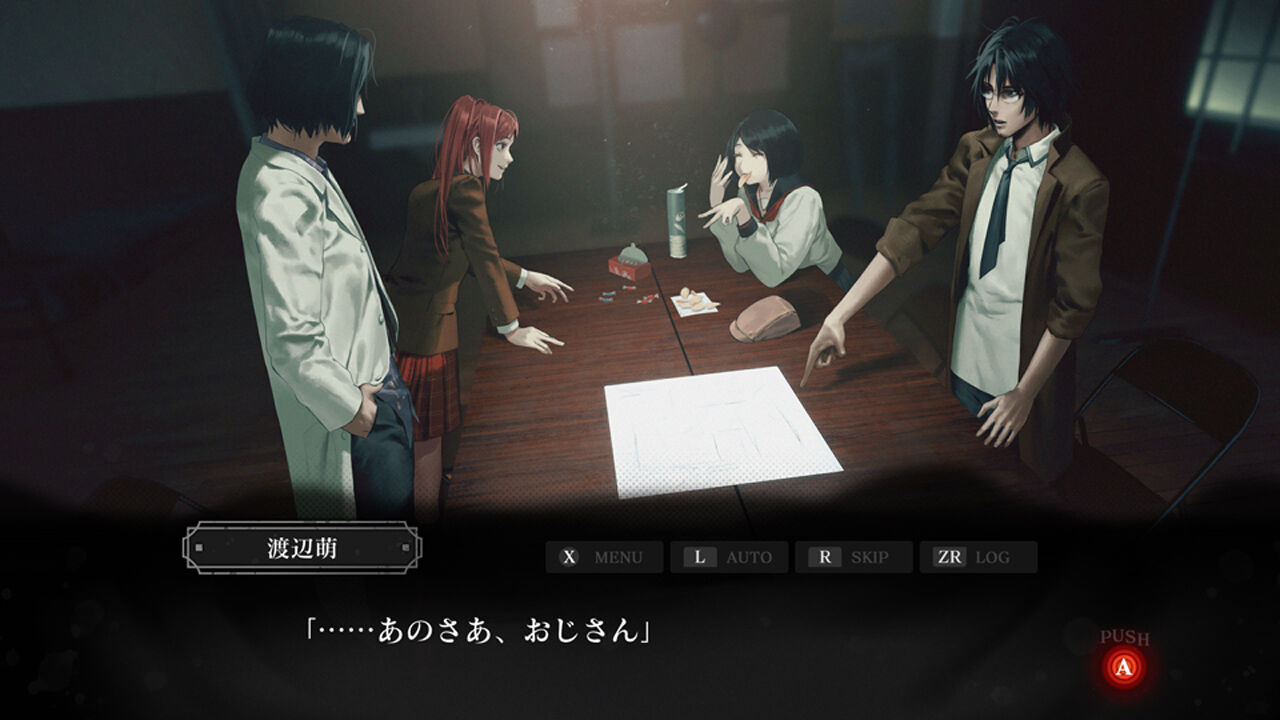Viewport: 1280px width, 720px height.
Task: Click the X button icon next to MENU
Action: click(x=570, y=557)
